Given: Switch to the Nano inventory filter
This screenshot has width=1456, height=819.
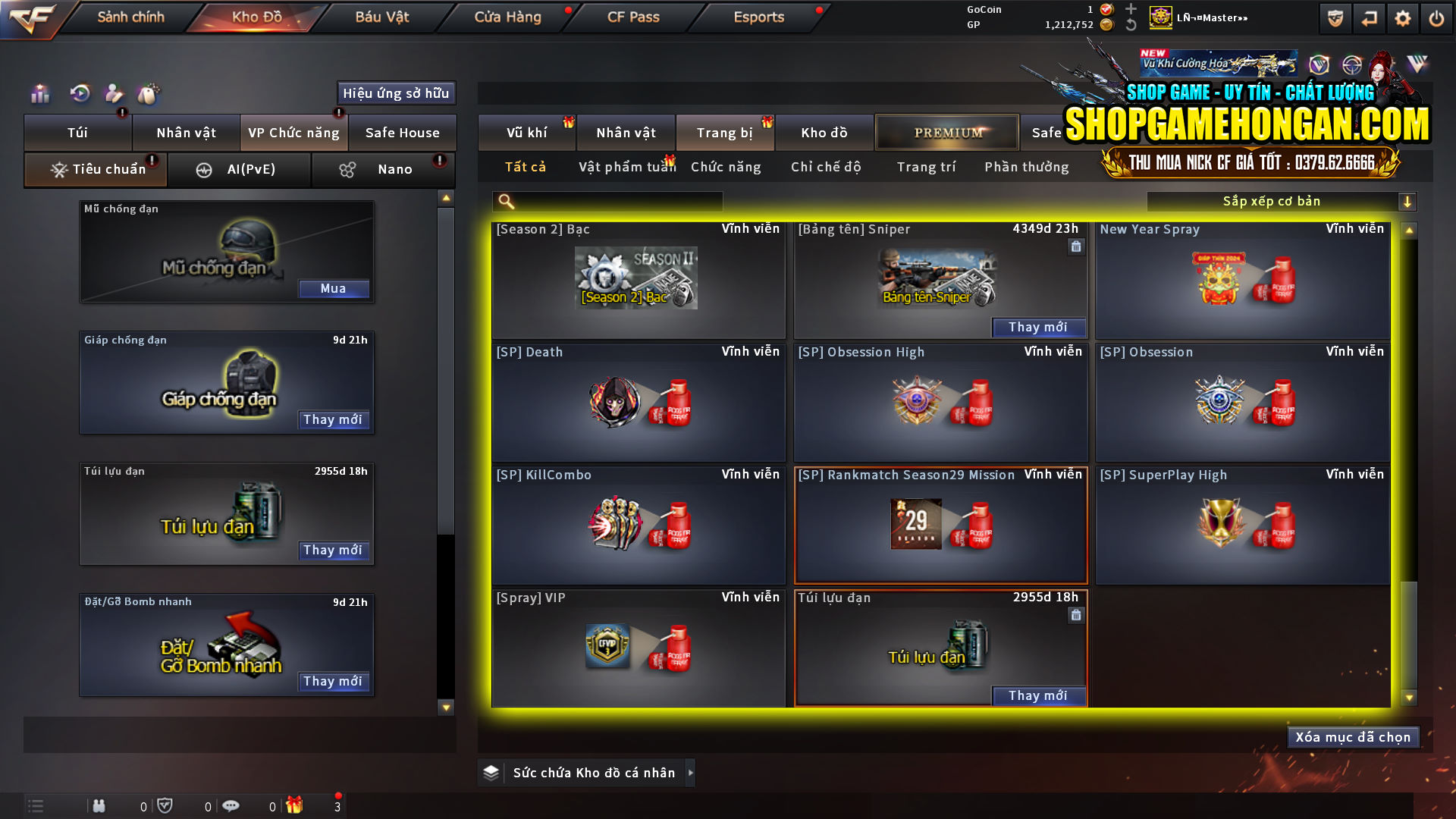Looking at the screenshot, I should [383, 169].
